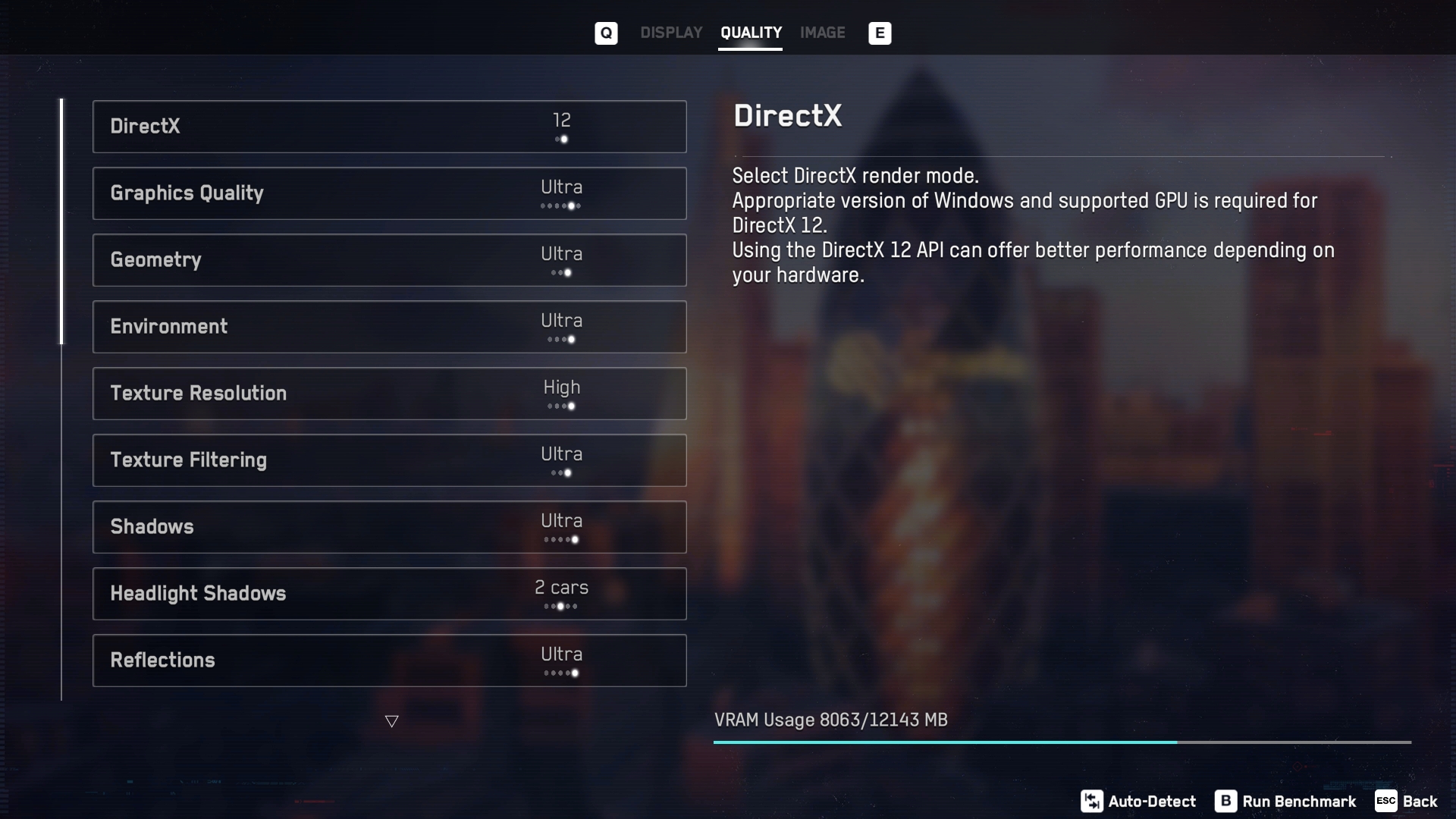This screenshot has width=1456, height=819.
Task: Switch to the Display tab
Action: coord(670,33)
